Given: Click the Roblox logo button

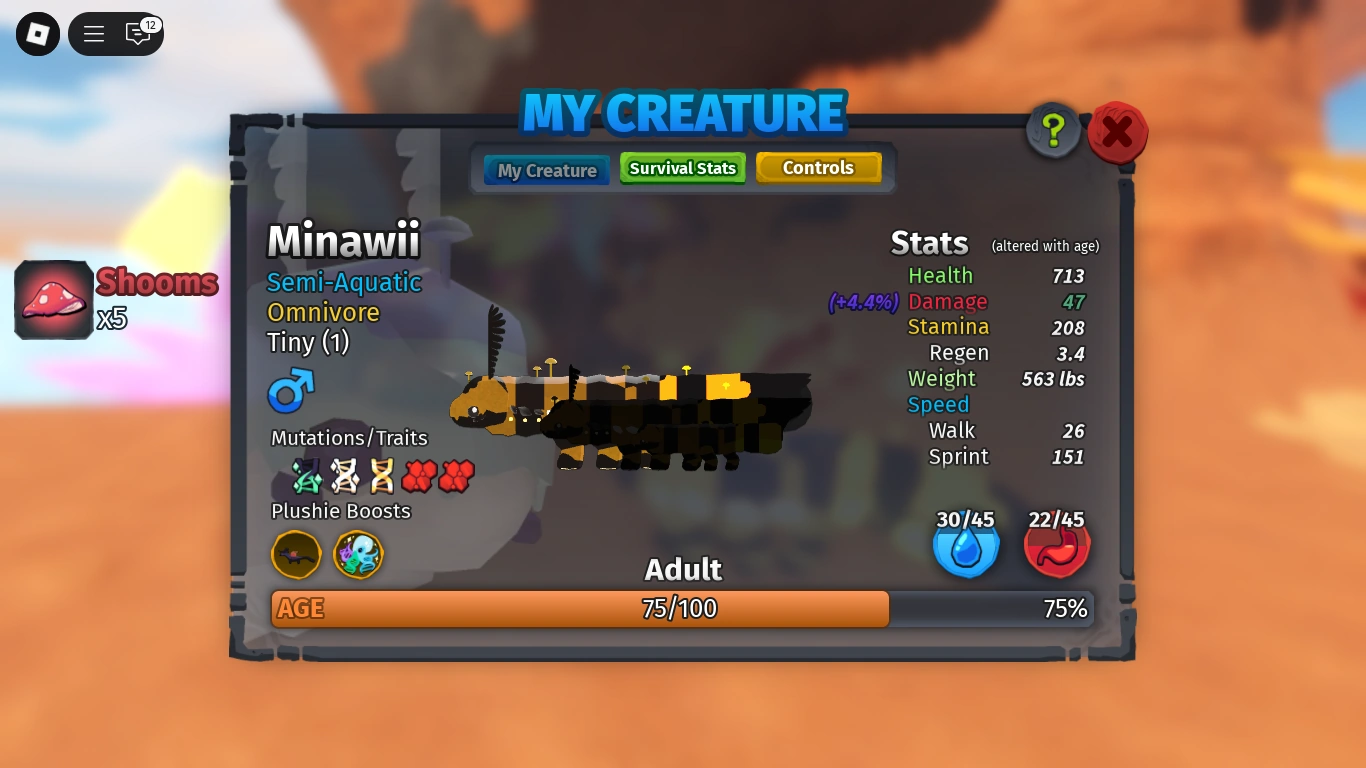Looking at the screenshot, I should point(37,33).
